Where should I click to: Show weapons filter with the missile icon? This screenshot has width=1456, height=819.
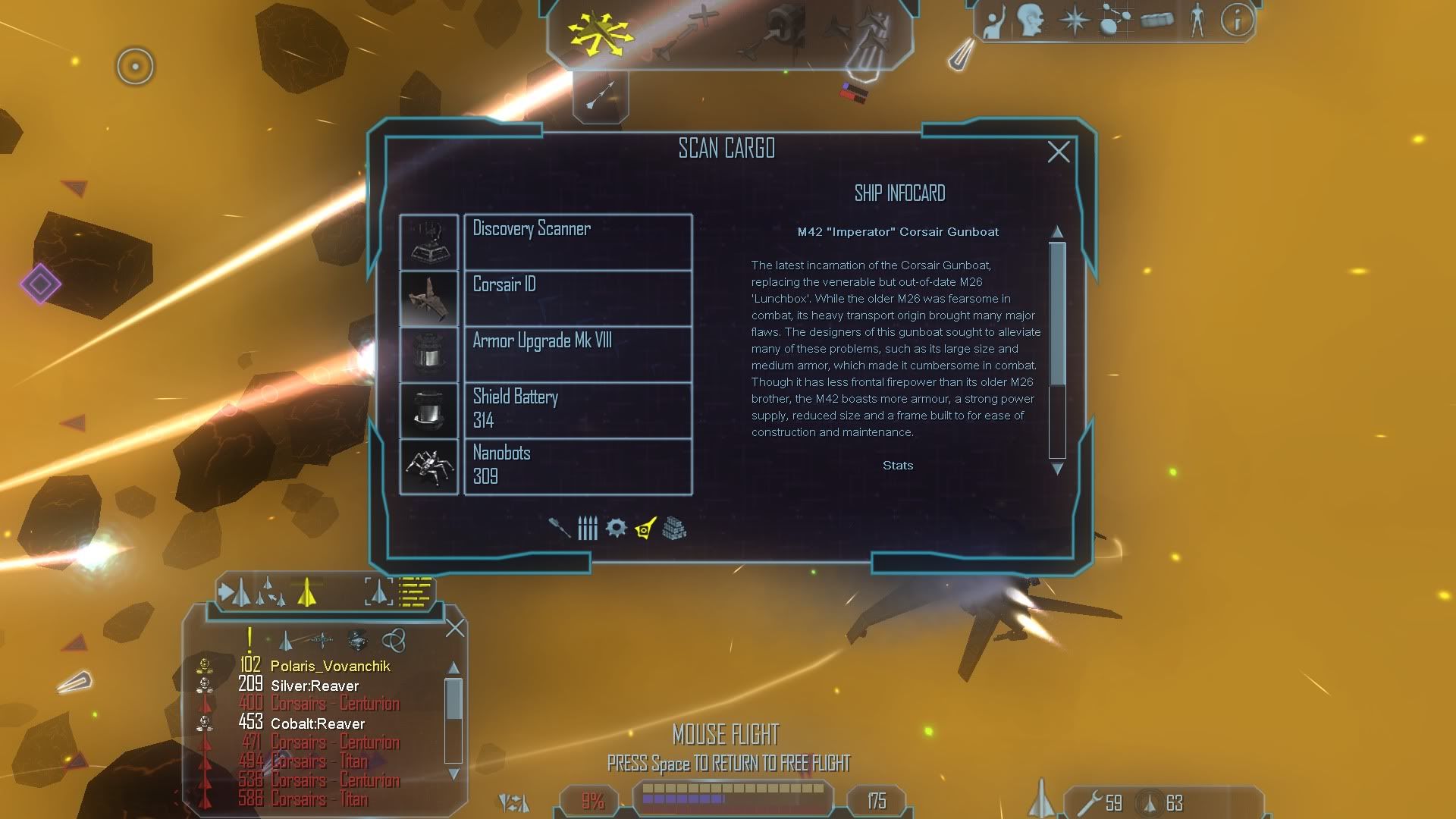560,528
